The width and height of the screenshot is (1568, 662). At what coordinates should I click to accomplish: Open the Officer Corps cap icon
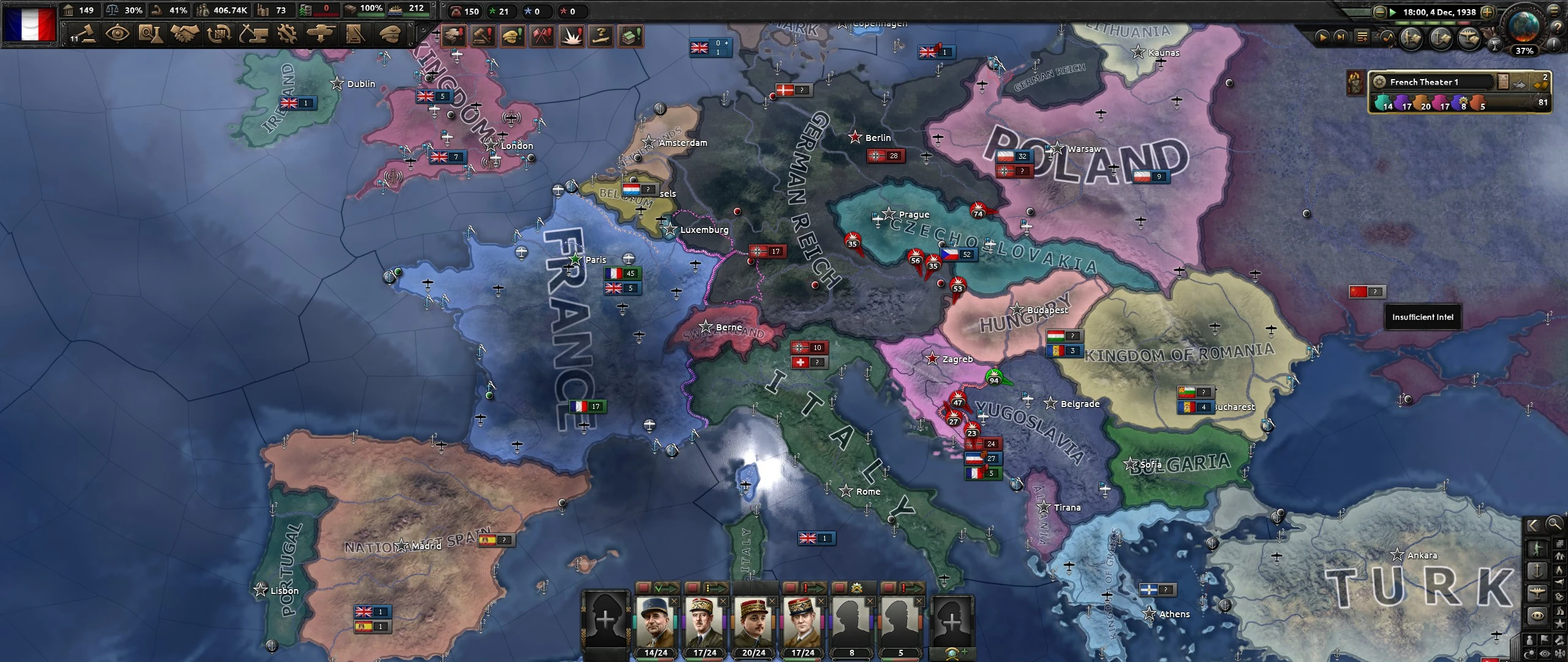(x=390, y=35)
